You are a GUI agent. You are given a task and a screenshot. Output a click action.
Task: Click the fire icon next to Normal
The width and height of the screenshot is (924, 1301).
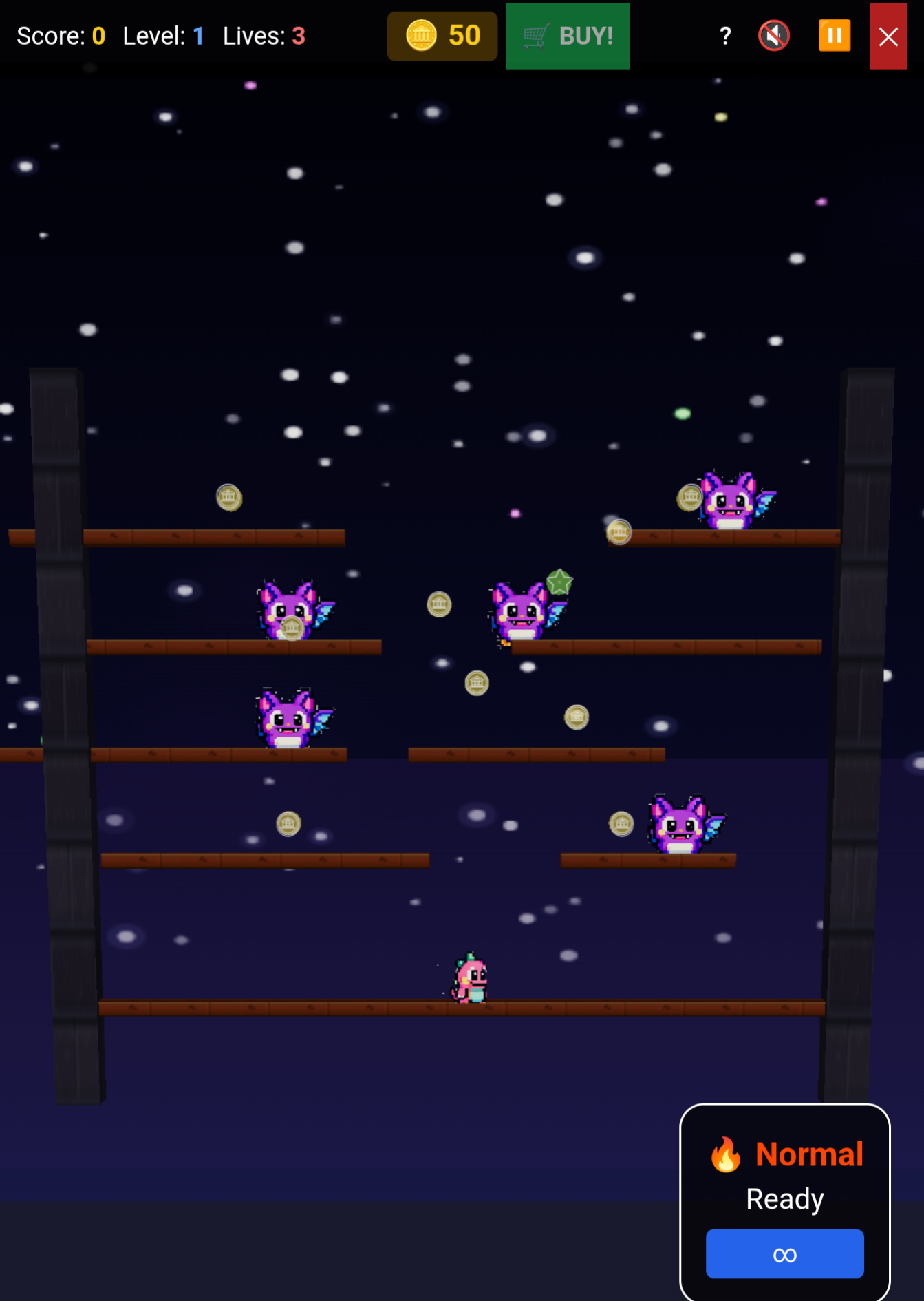tap(726, 1154)
